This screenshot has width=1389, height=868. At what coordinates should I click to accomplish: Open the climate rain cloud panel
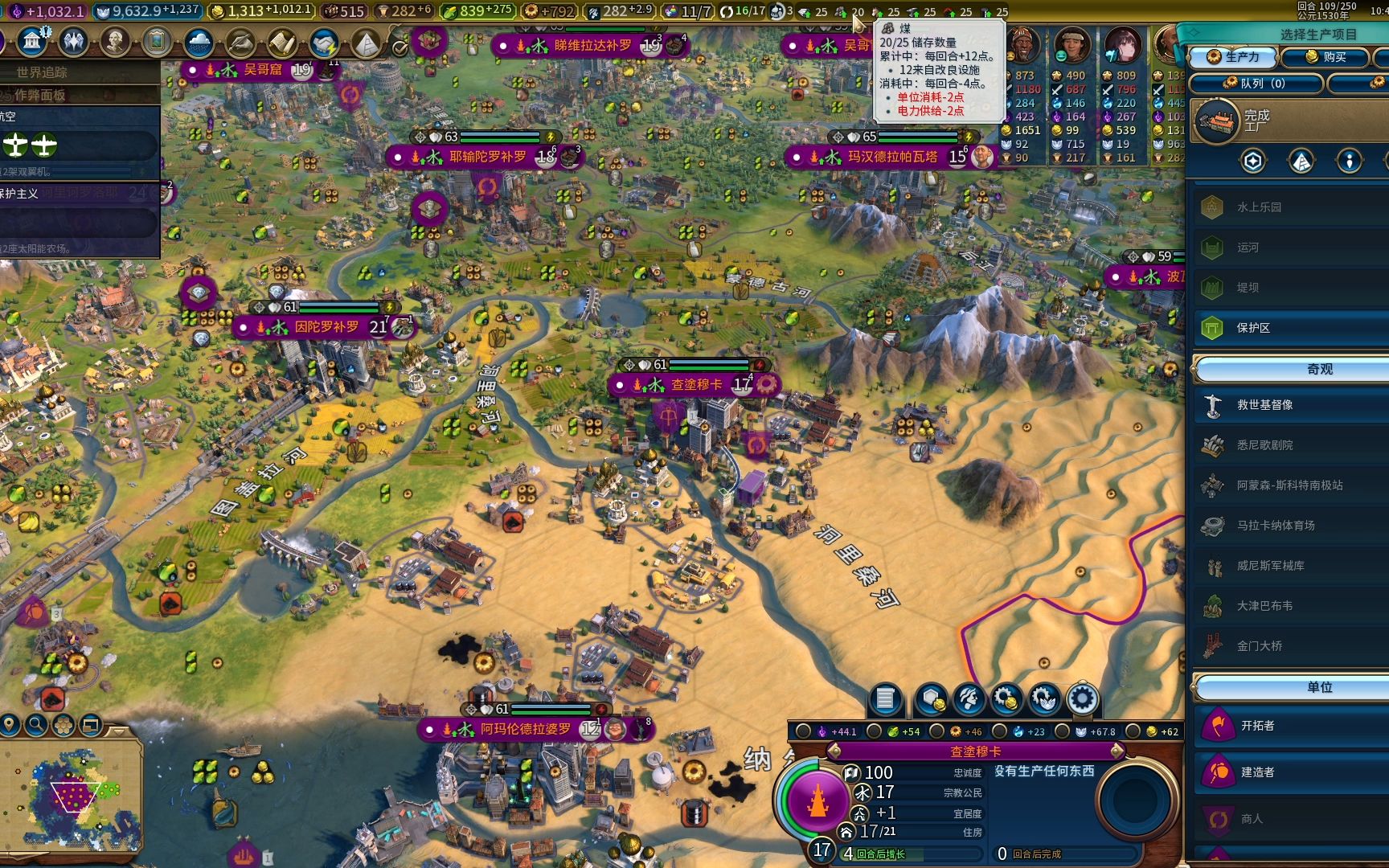pyautogui.click(x=199, y=43)
